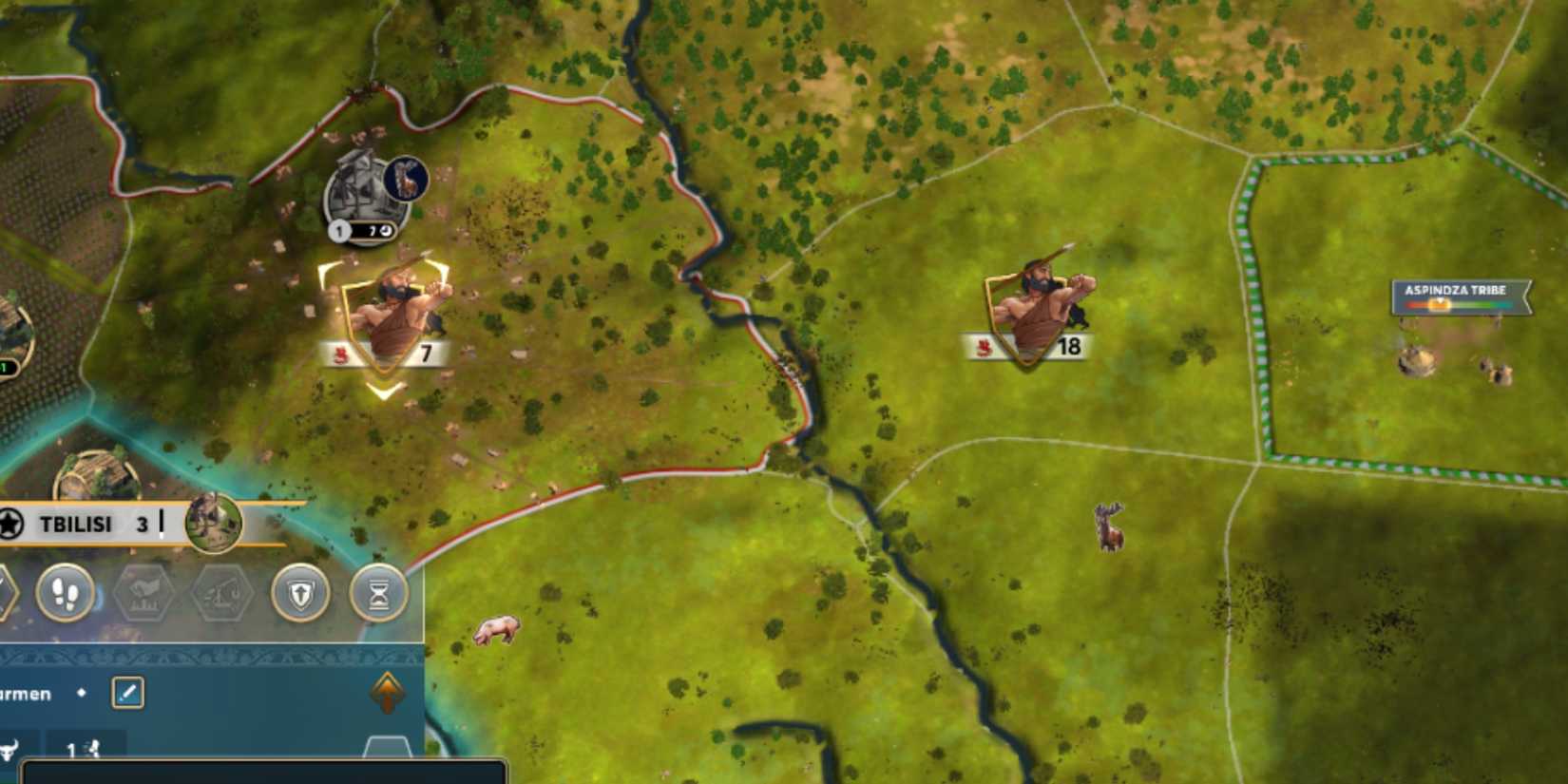Click the crane dismantle action icon
The height and width of the screenshot is (784, 1568).
point(221,594)
